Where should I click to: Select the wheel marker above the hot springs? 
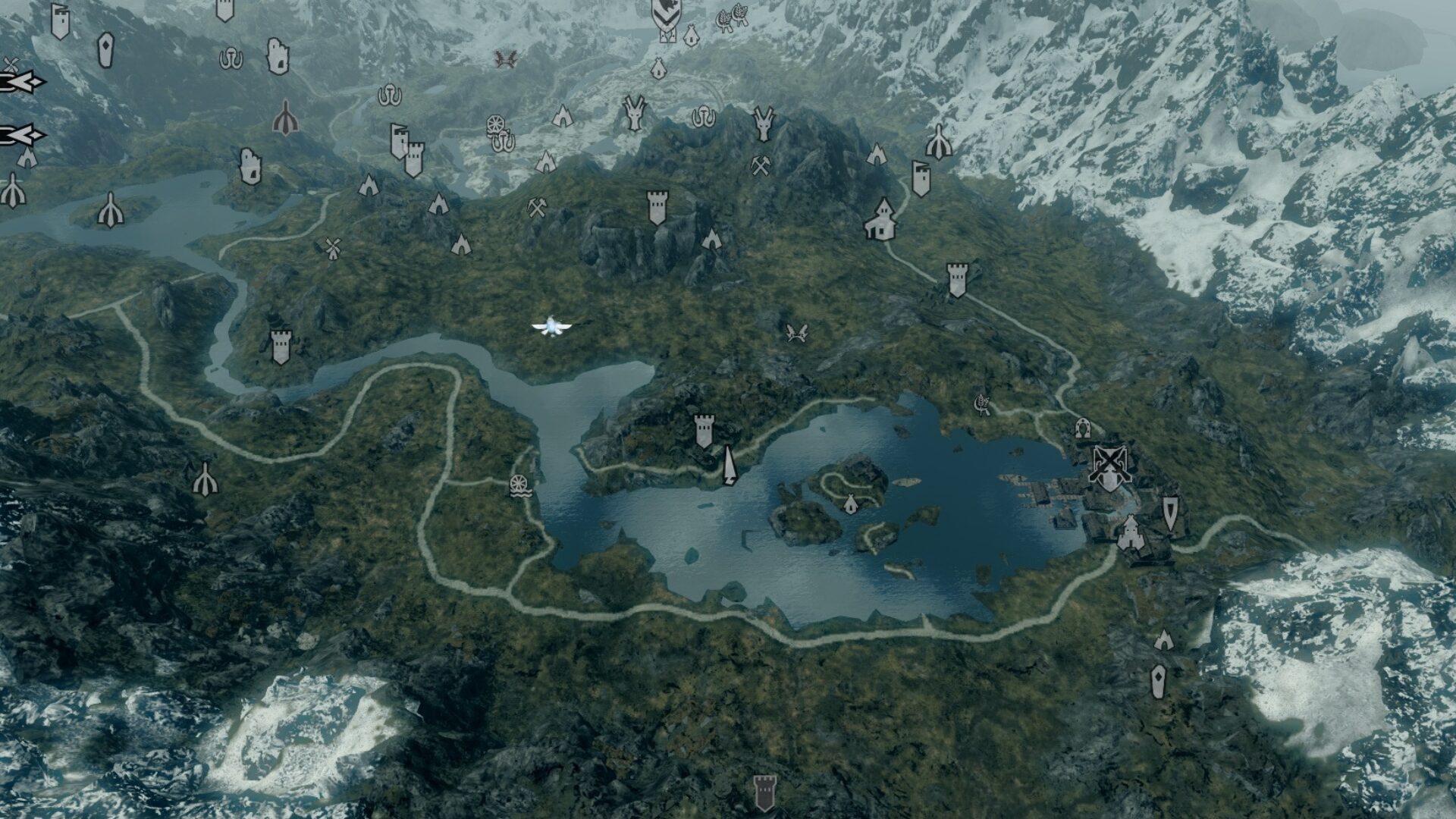click(x=494, y=125)
